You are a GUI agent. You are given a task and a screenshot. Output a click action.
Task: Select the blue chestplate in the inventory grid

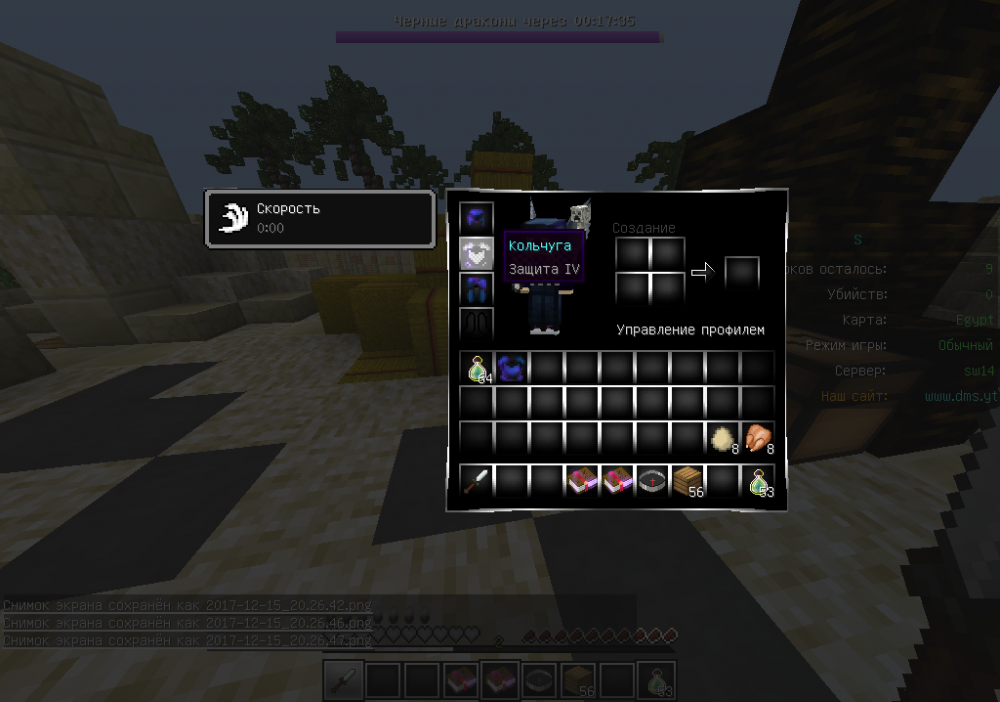[512, 368]
